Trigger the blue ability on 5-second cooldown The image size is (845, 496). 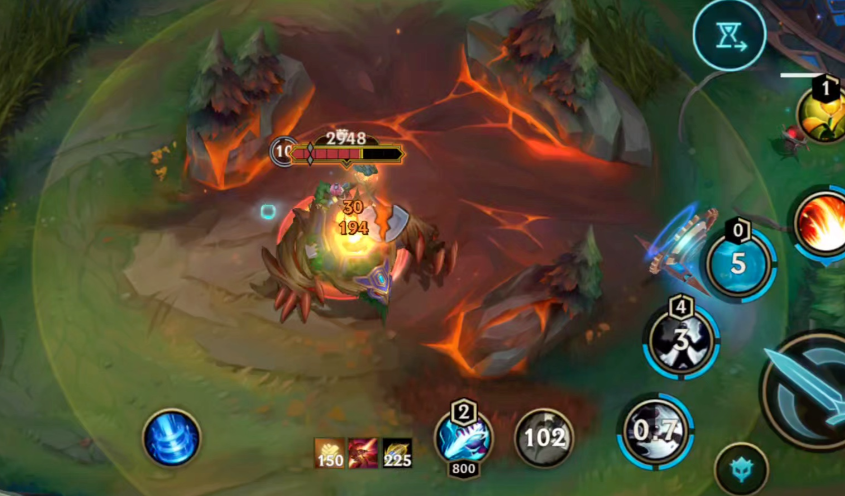pyautogui.click(x=739, y=264)
